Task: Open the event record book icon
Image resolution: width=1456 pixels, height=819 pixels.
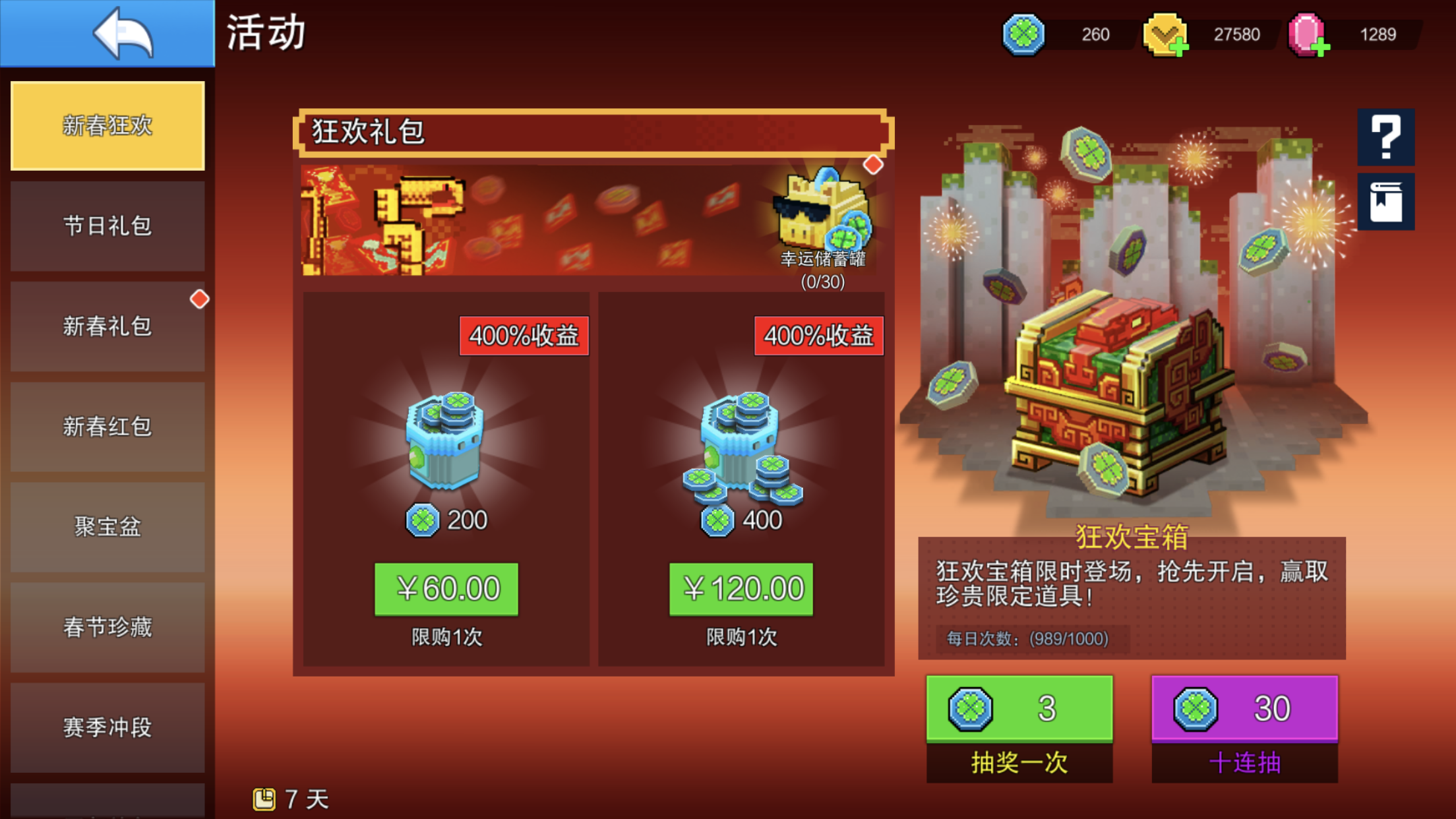Action: click(x=1386, y=202)
